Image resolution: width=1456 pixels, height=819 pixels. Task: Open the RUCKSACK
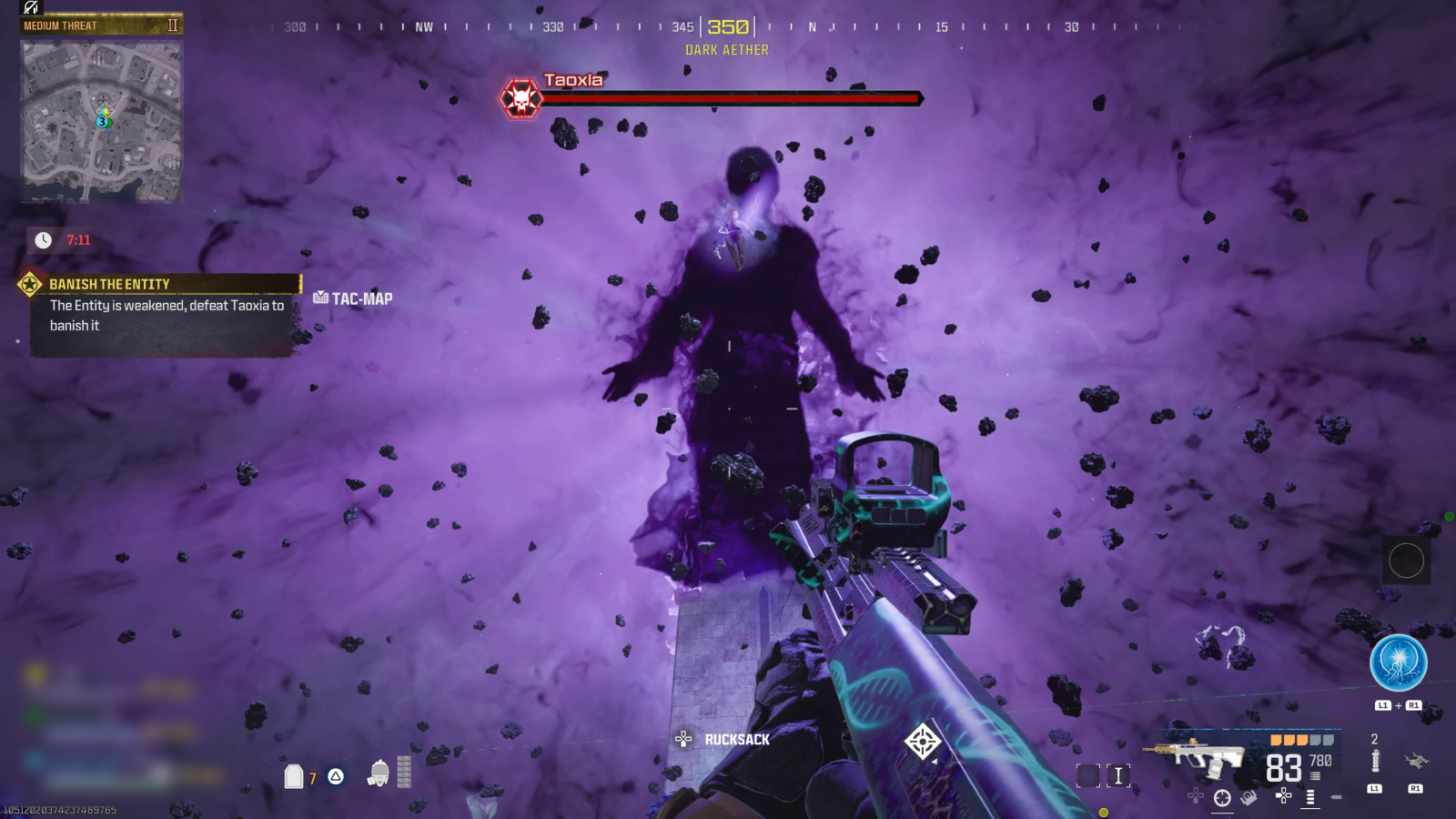point(735,739)
